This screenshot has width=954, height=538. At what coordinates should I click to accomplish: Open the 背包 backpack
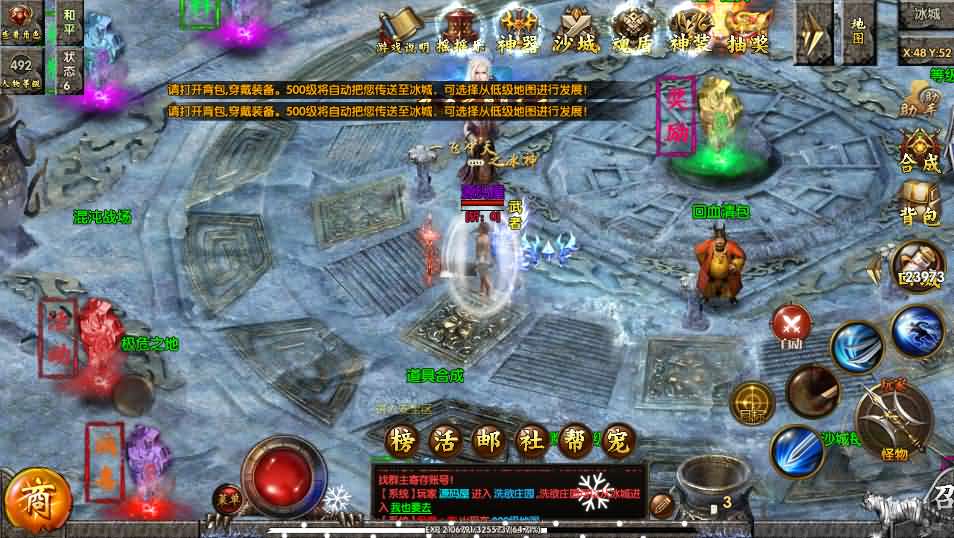tap(919, 204)
